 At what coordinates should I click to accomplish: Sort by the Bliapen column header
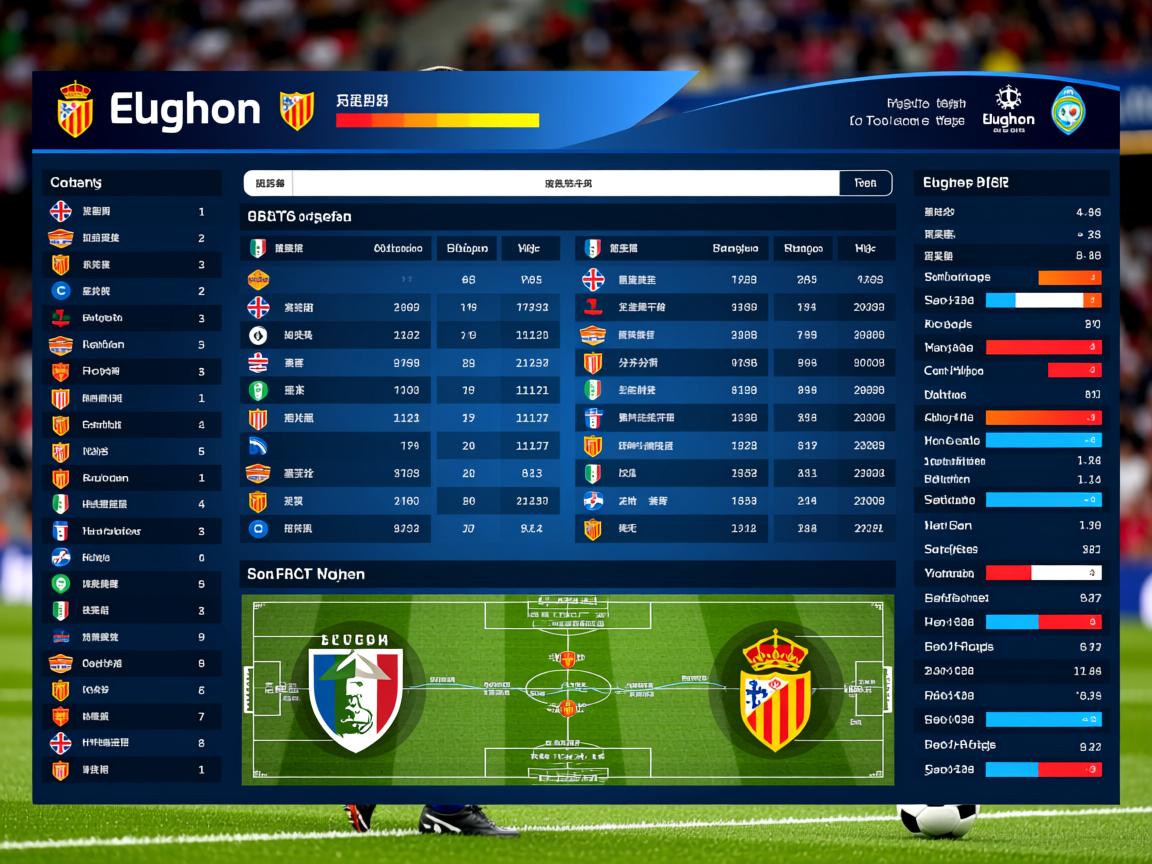point(467,248)
